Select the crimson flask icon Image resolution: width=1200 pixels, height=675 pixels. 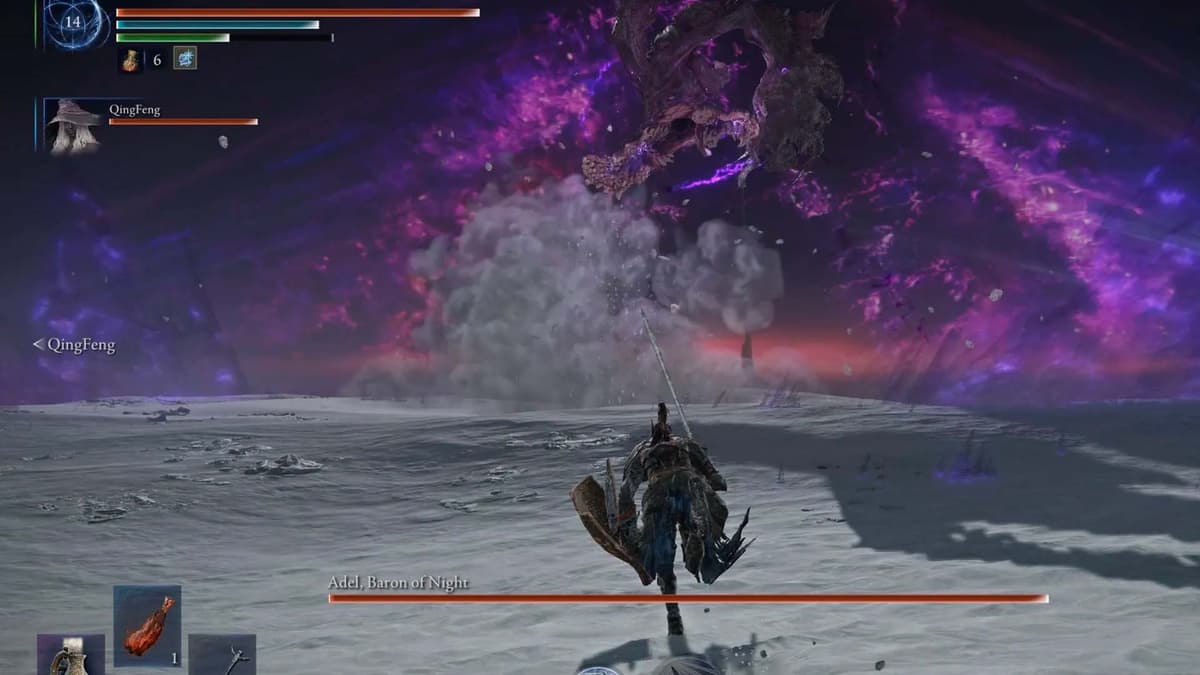[131, 59]
